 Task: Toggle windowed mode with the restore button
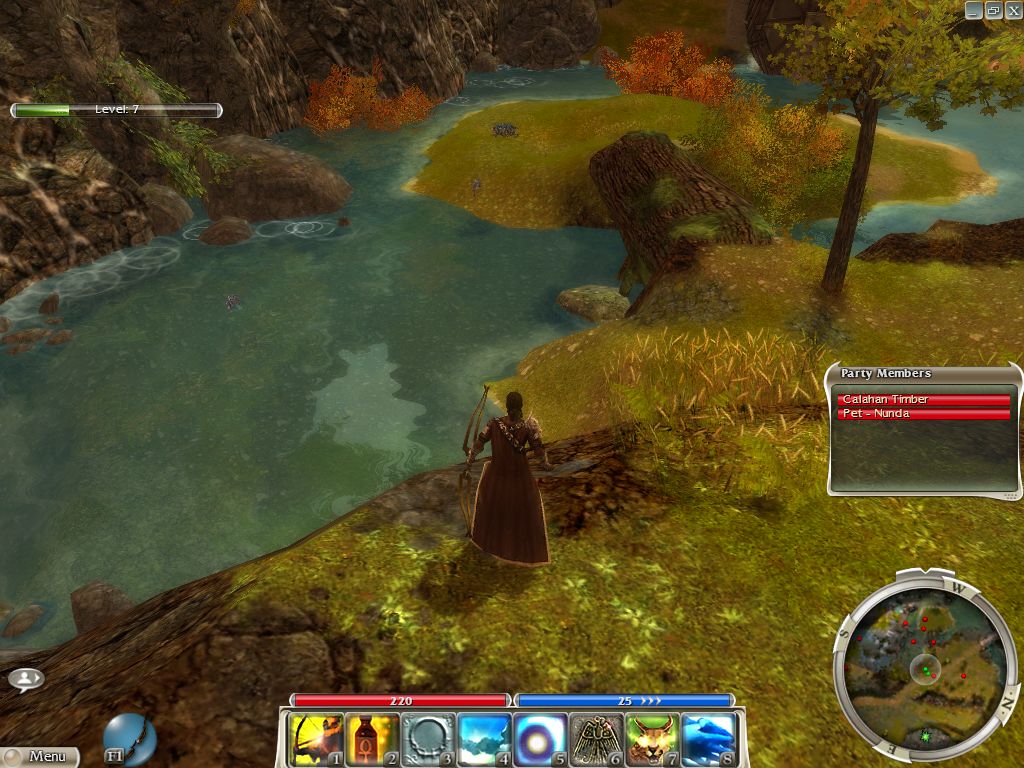[x=993, y=10]
